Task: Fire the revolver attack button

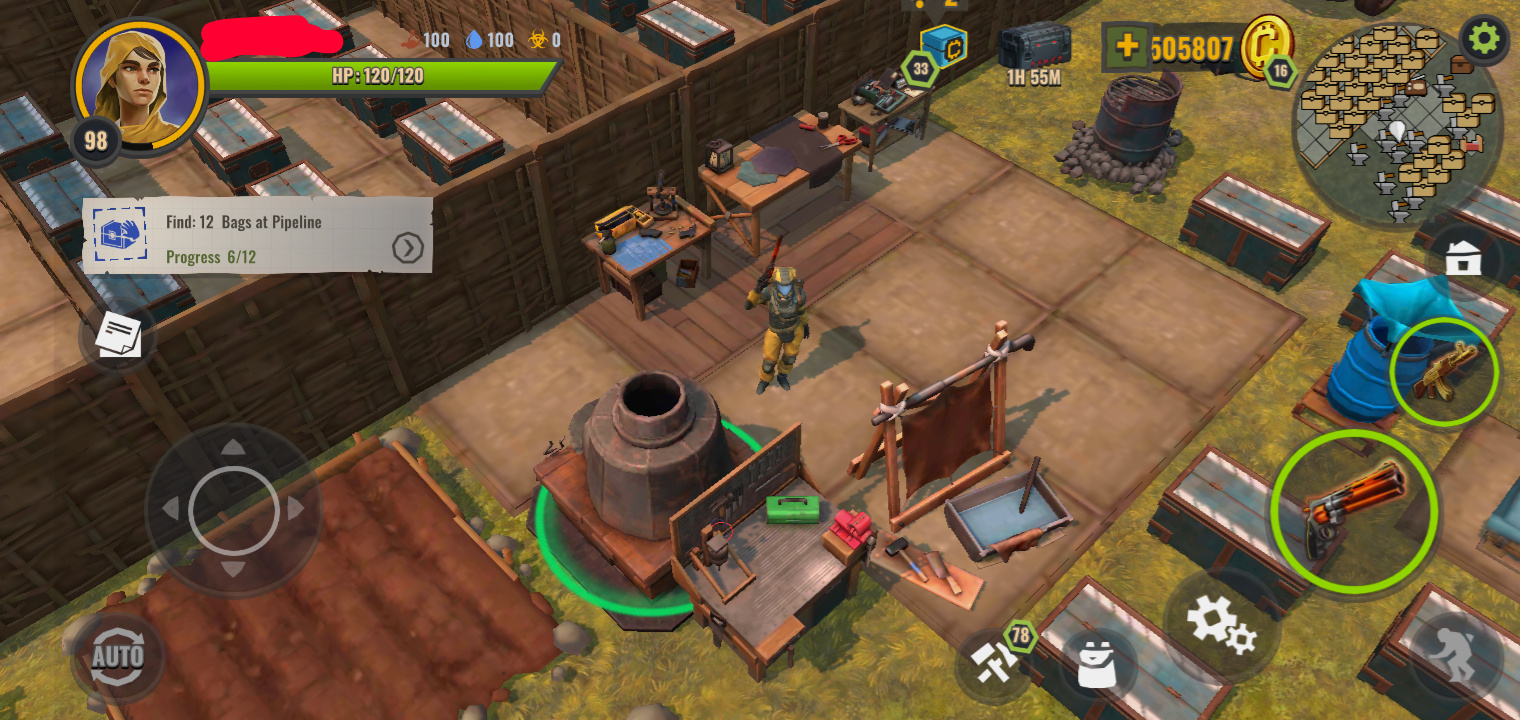Action: 1354,512
